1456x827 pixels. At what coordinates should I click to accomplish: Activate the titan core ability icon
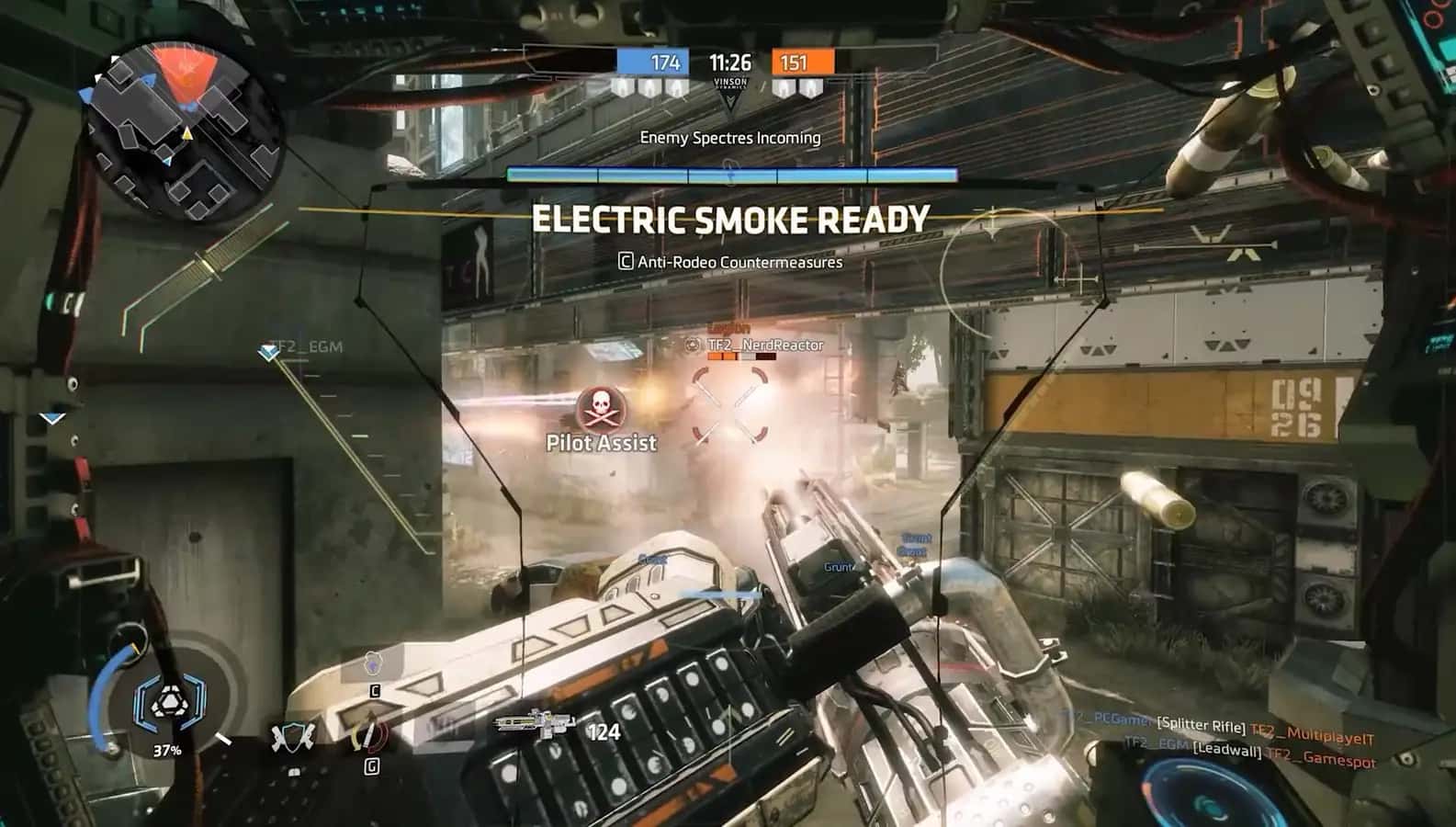[166, 703]
